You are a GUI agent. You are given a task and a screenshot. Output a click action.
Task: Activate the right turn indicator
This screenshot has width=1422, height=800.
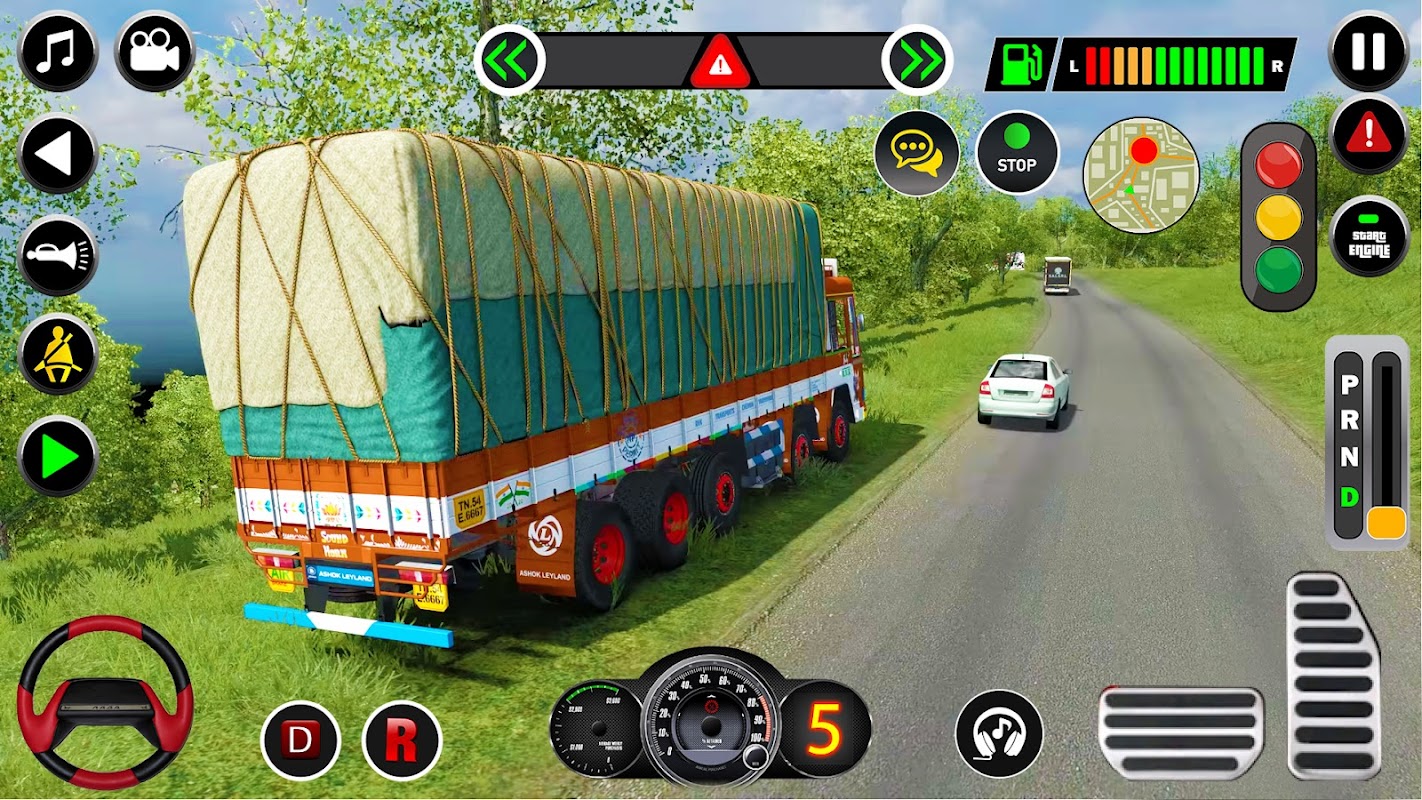point(917,61)
